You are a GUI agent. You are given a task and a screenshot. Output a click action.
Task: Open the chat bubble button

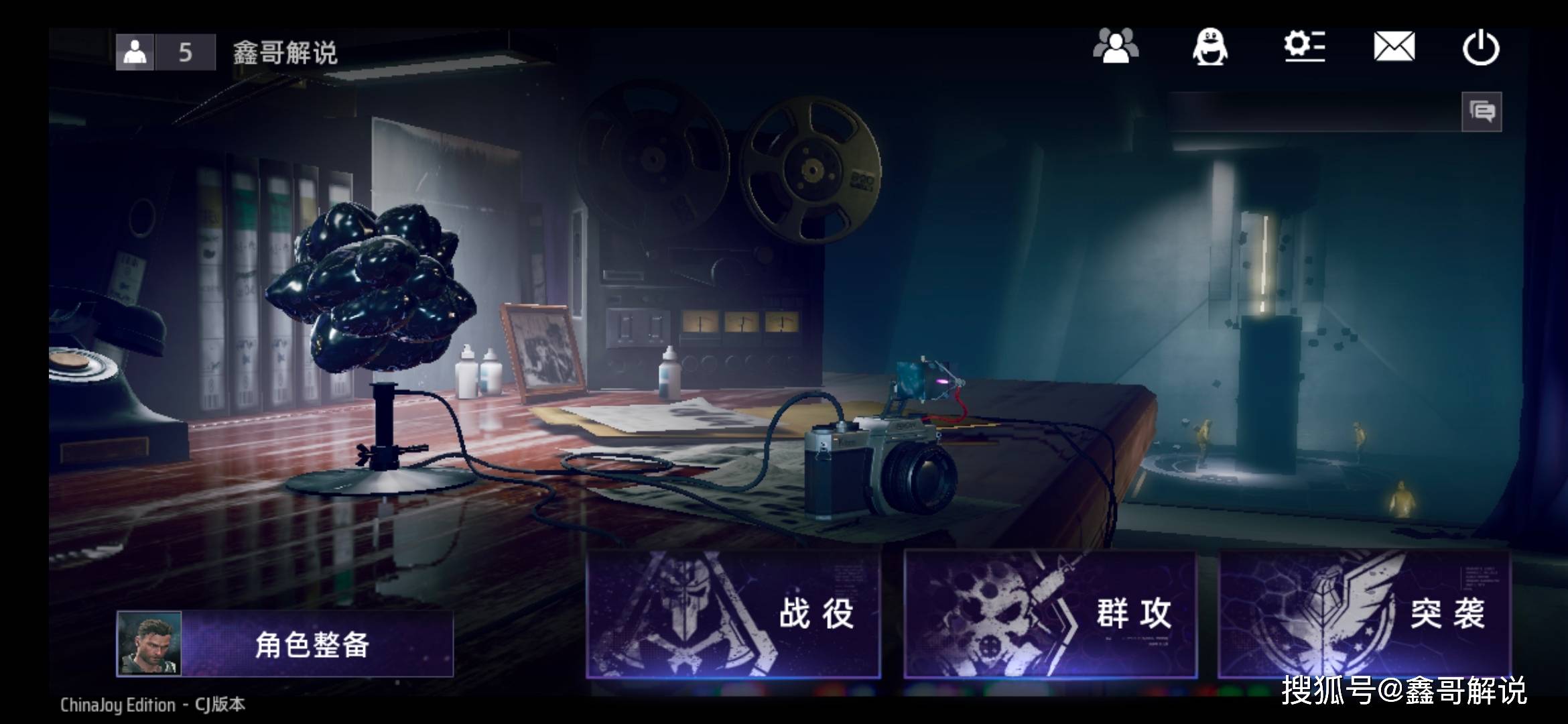tap(1482, 111)
